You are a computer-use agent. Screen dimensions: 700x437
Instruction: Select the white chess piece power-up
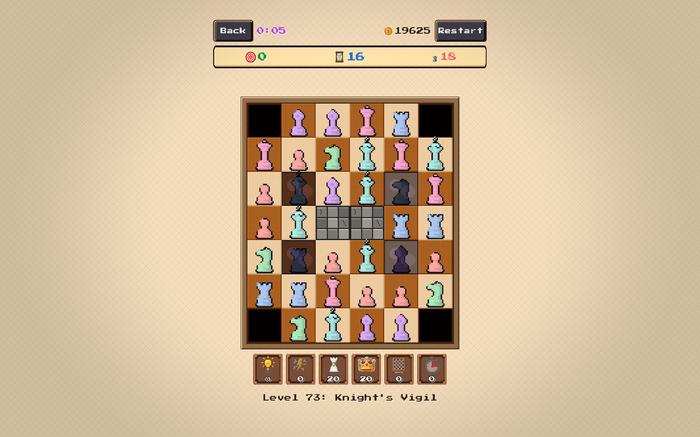333,369
